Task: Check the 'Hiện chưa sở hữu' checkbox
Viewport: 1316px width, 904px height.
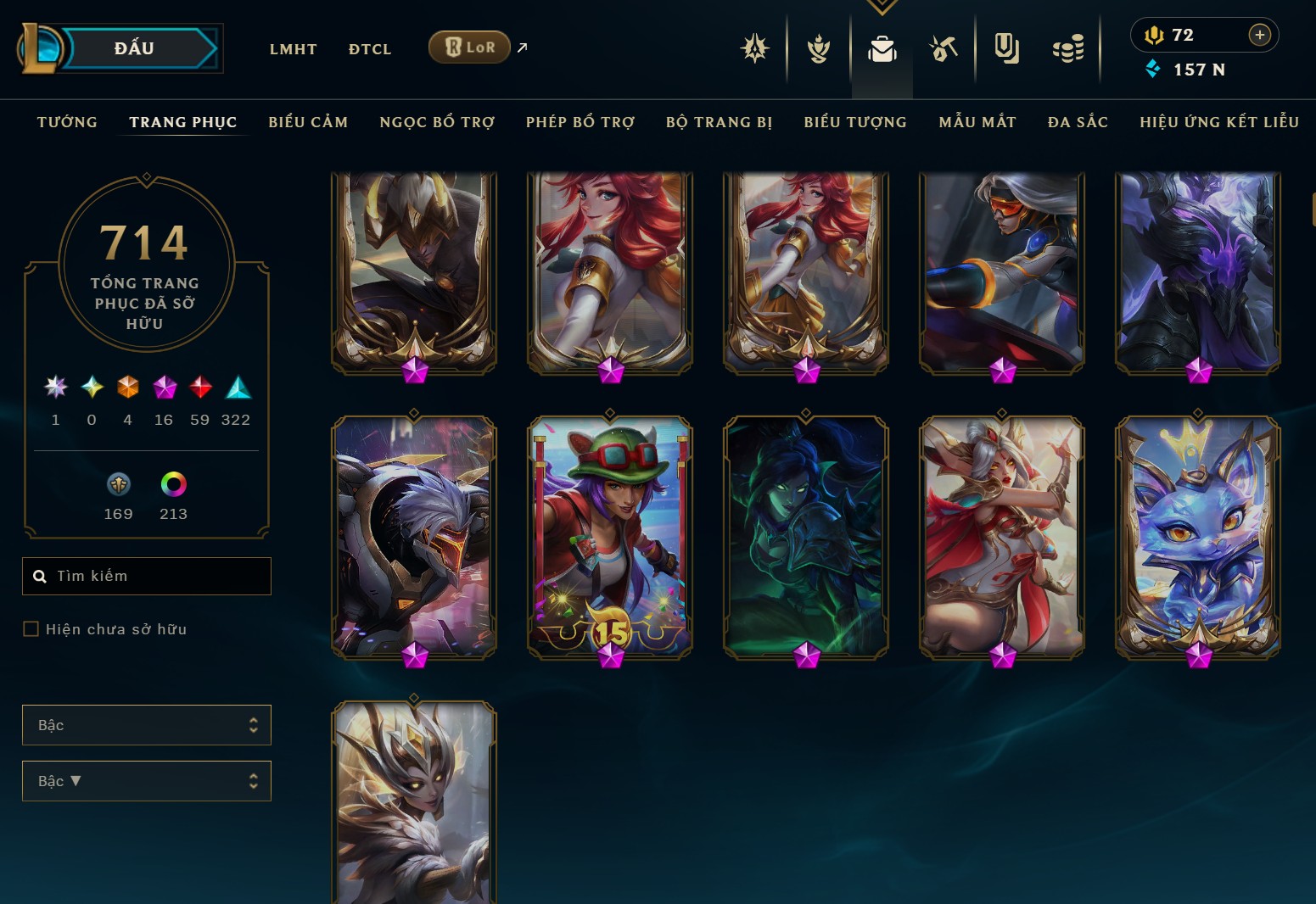Action: coord(31,628)
